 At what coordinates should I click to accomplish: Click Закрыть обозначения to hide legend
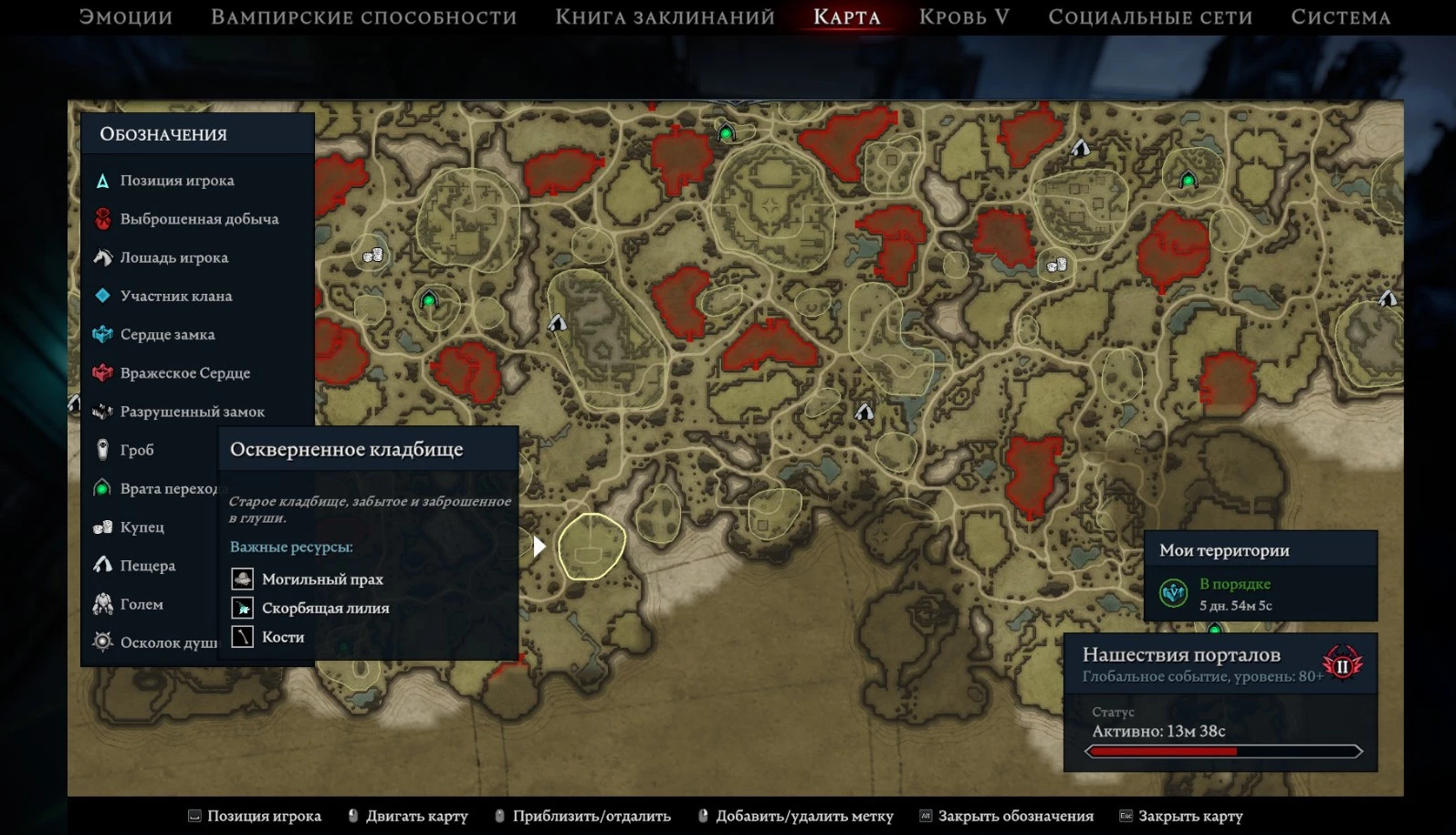pyautogui.click(x=1015, y=816)
